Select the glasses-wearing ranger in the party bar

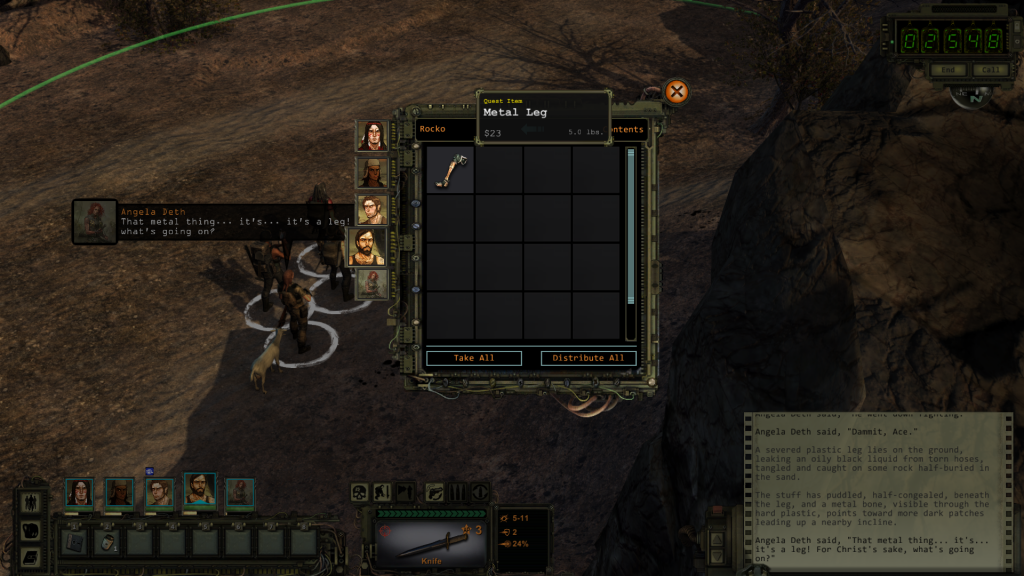coord(159,492)
